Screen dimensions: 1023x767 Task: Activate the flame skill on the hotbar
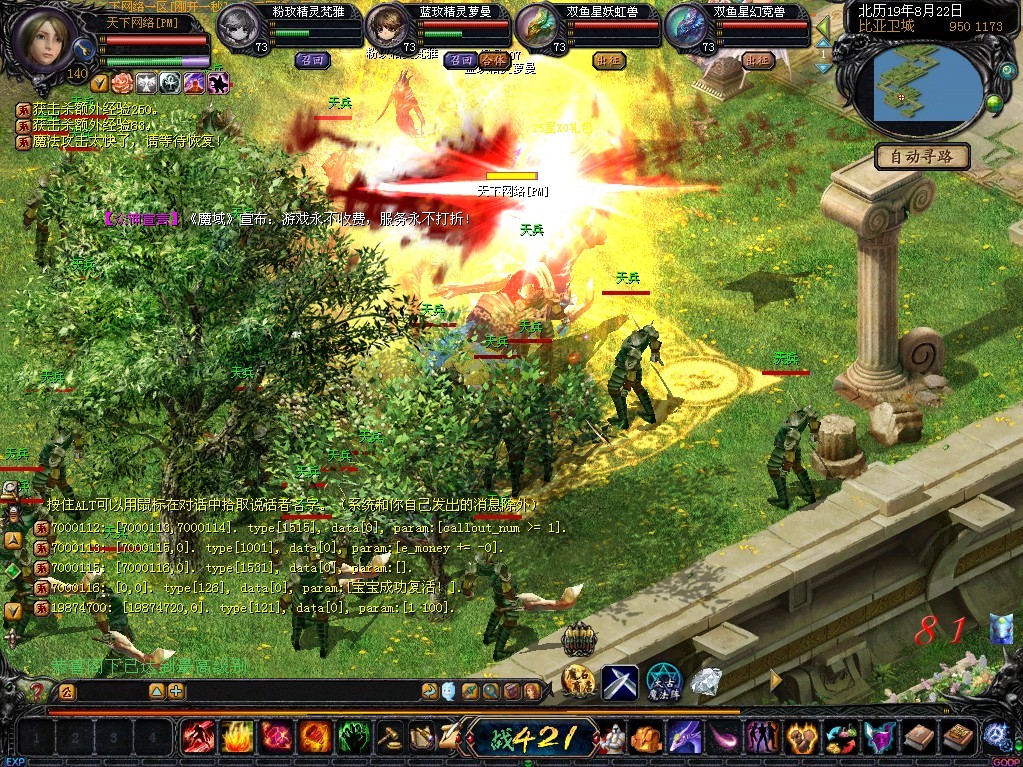pos(237,738)
